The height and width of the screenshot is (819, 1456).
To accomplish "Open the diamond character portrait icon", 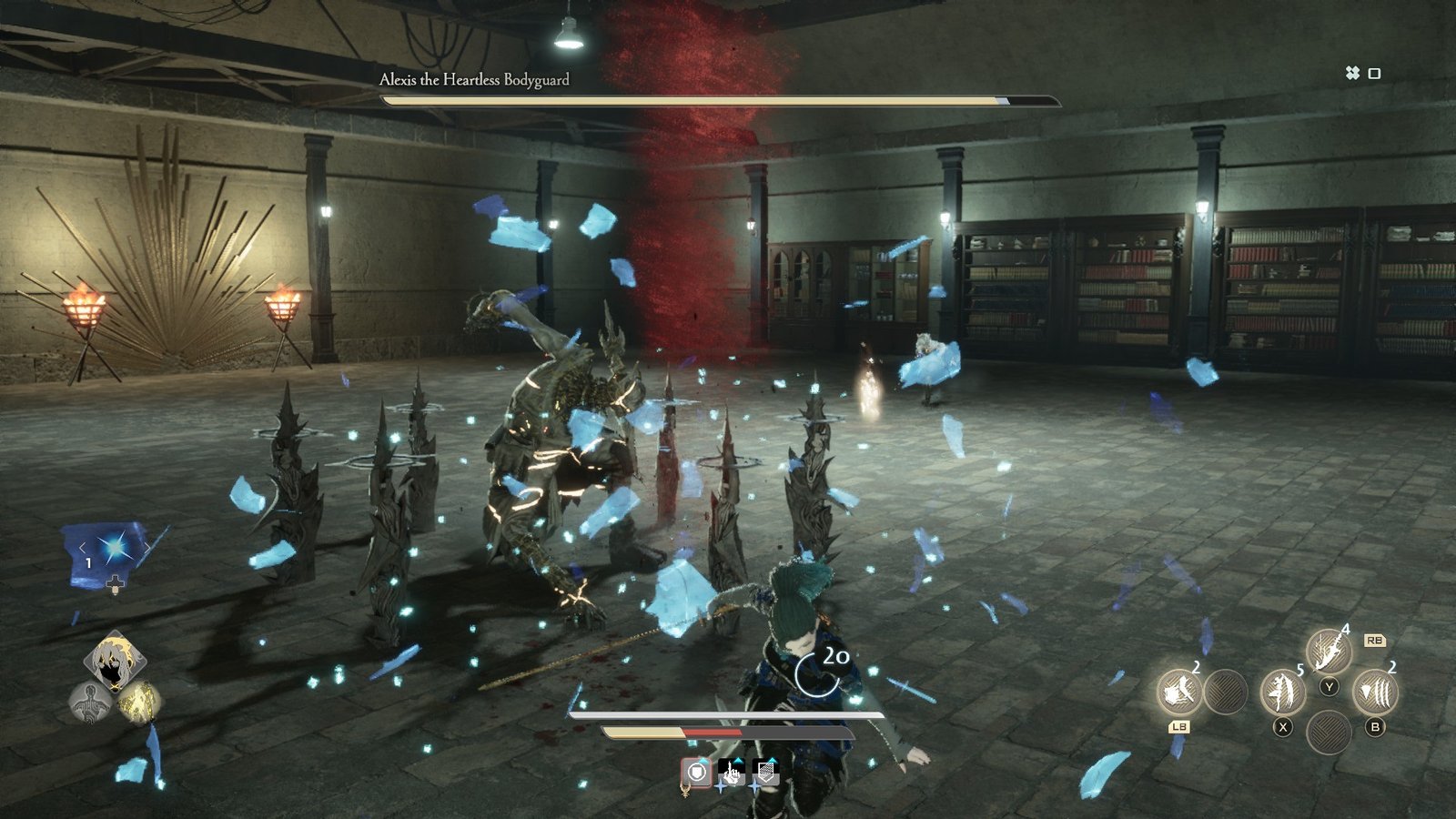I will click(x=117, y=660).
